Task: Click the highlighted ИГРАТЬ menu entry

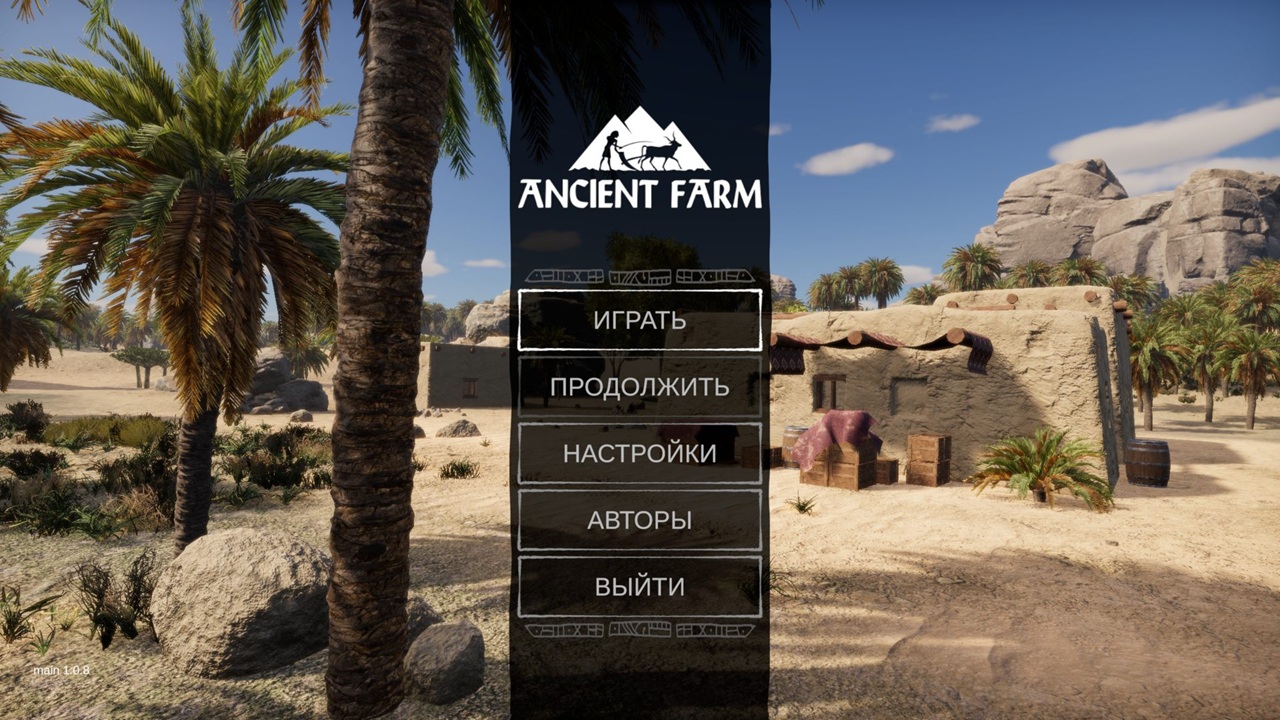Action: click(x=640, y=321)
